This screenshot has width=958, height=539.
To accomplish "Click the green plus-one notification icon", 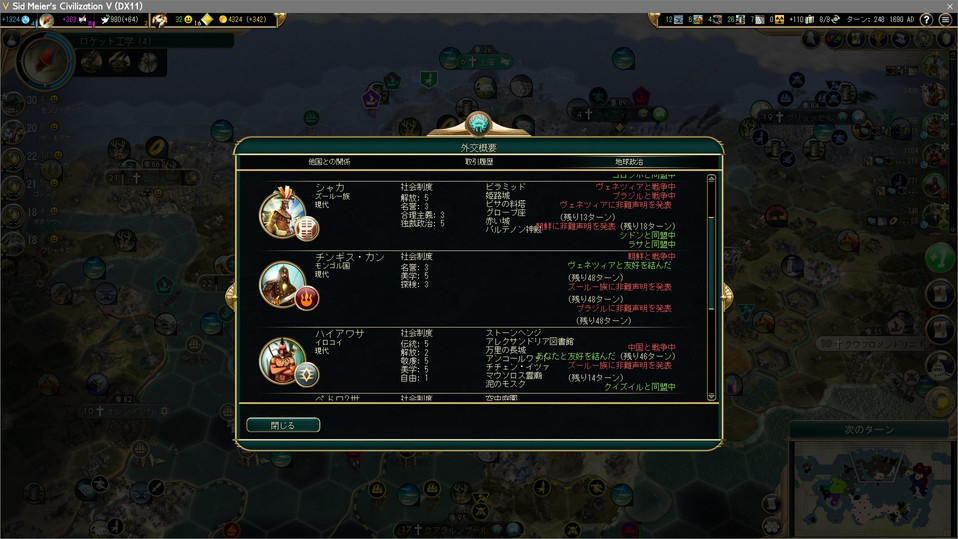I will 938,256.
